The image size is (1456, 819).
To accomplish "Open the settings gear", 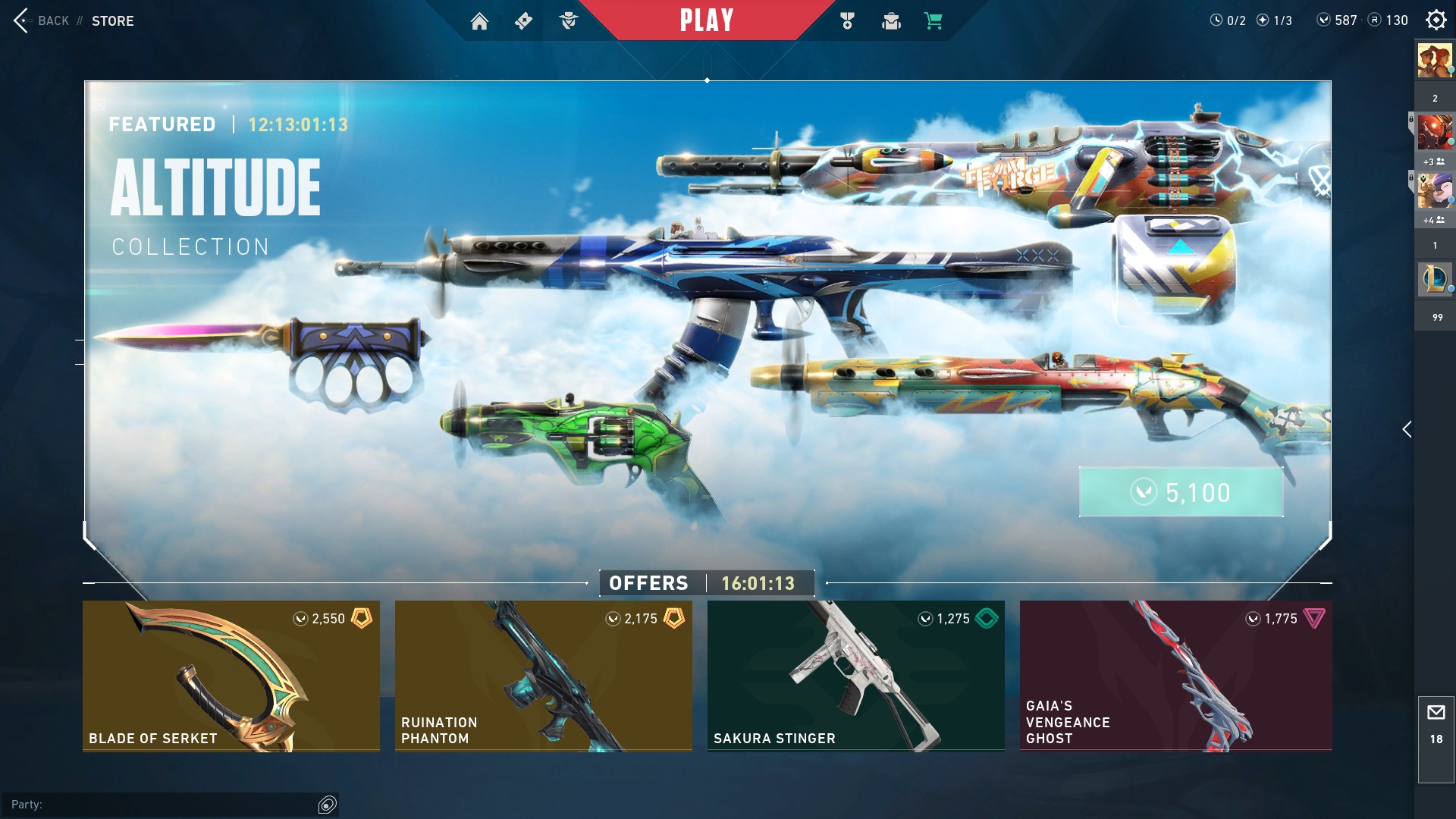I will [x=1436, y=20].
